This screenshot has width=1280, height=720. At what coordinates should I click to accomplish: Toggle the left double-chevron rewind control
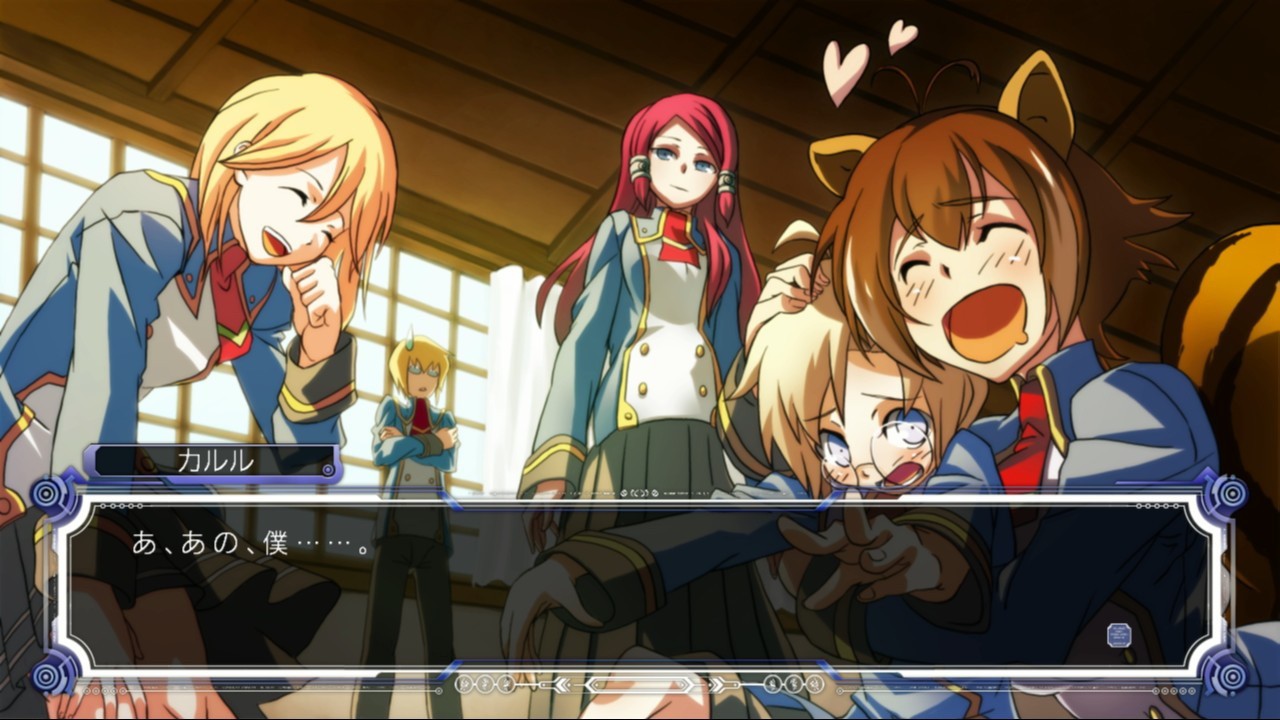pos(562,685)
